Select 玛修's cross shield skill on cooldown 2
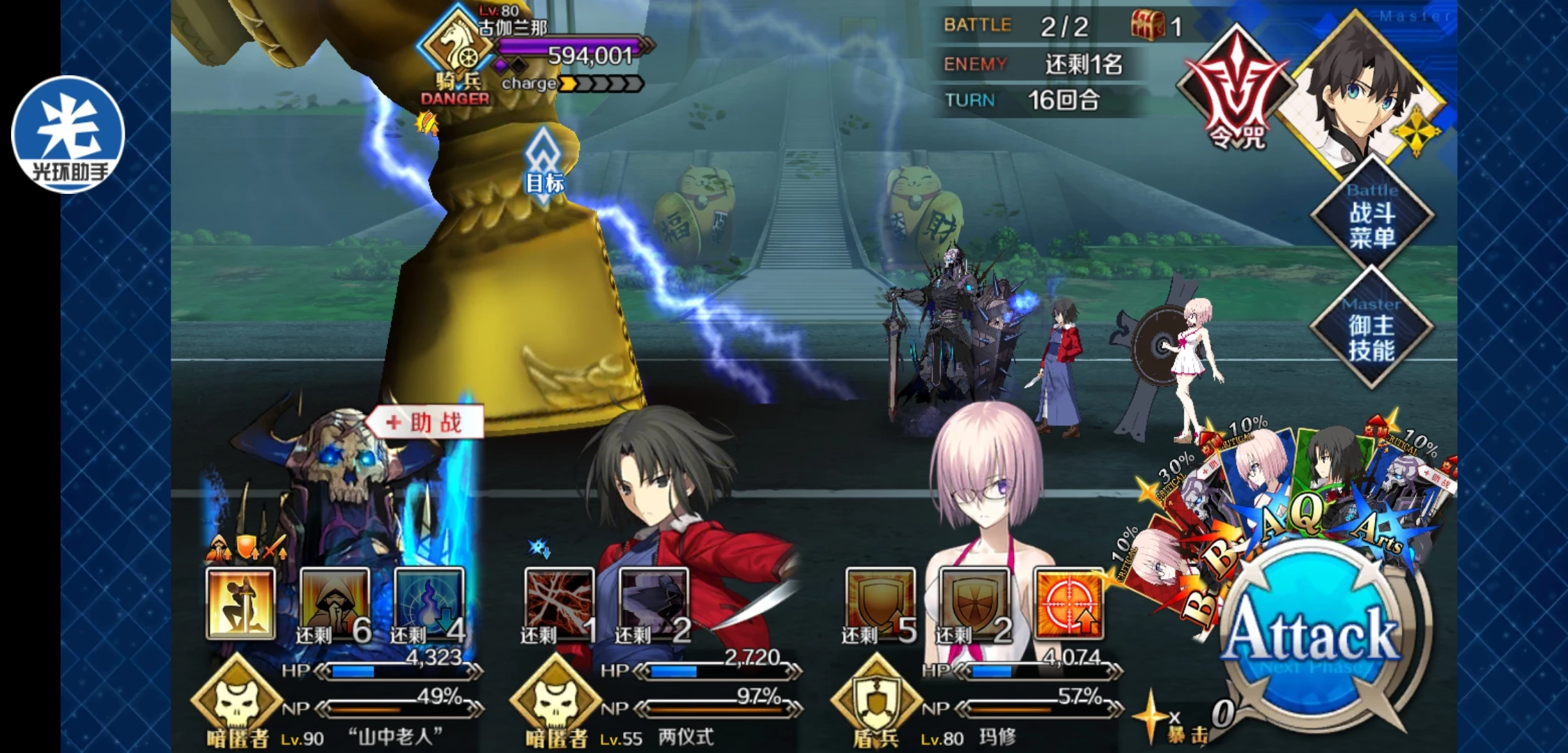The image size is (1568, 753). point(974,604)
